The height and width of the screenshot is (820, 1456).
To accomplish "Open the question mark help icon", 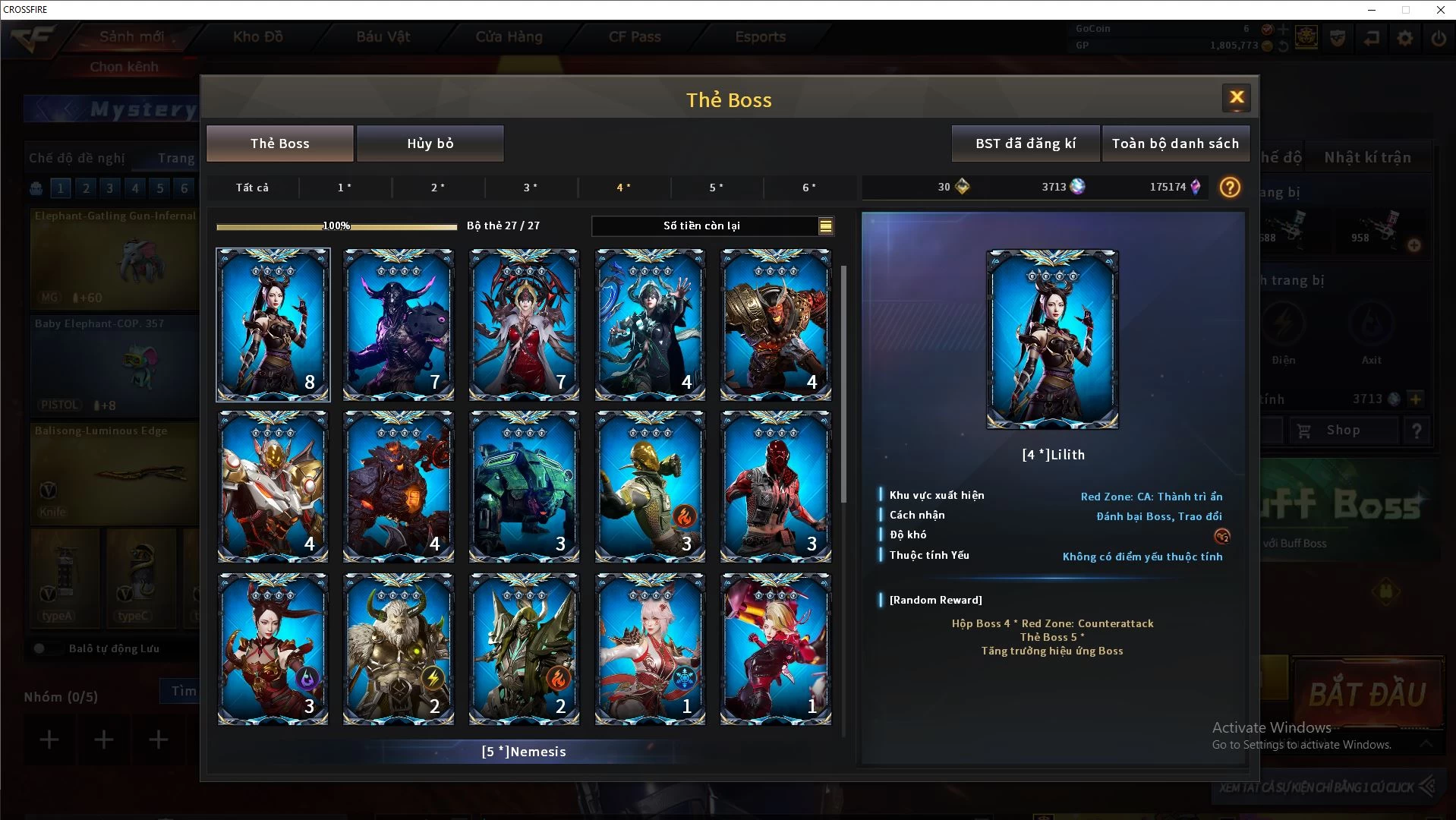I will coord(1230,187).
